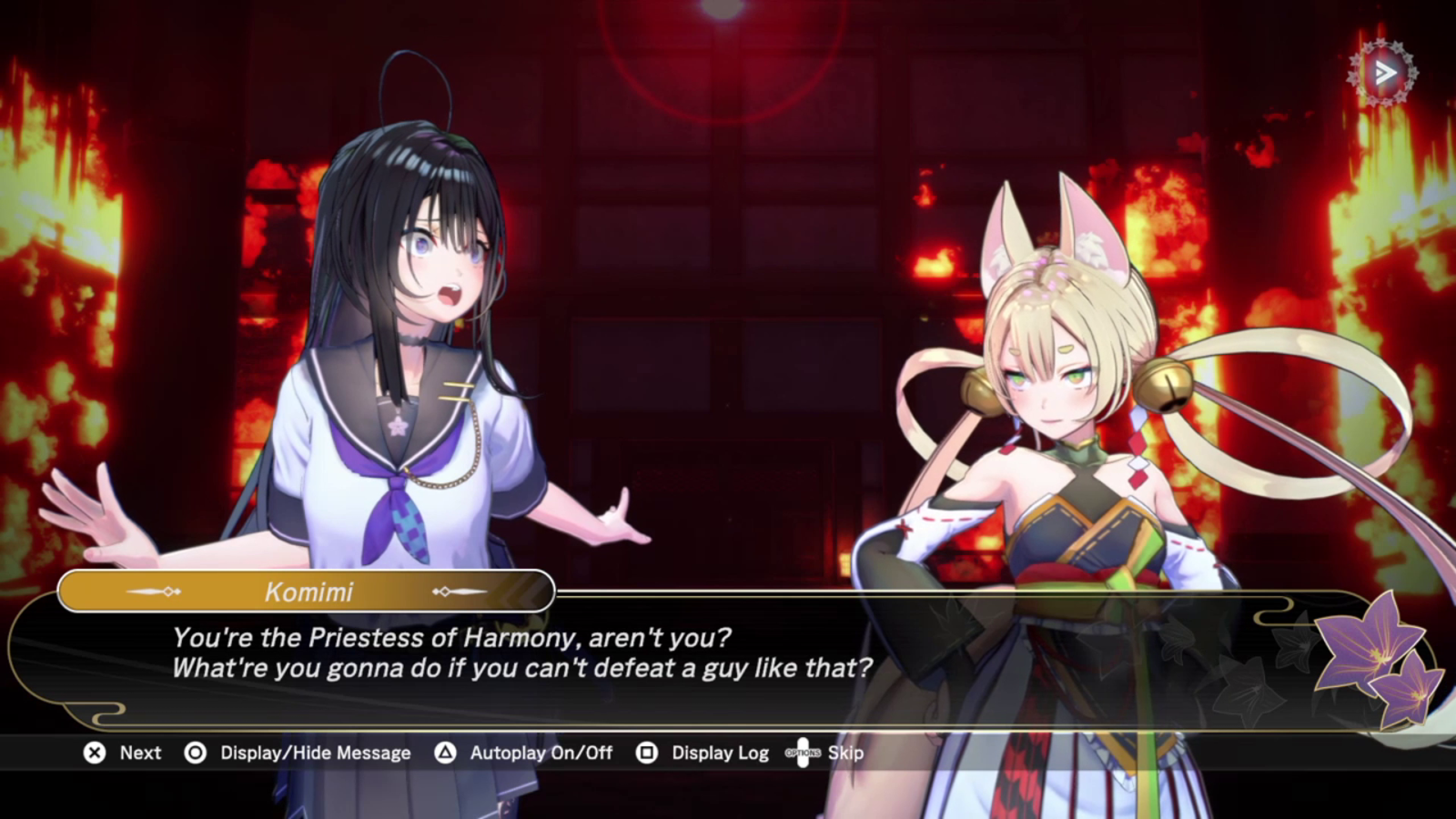Open the Display Log
The image size is (1456, 819).
pyautogui.click(x=719, y=753)
